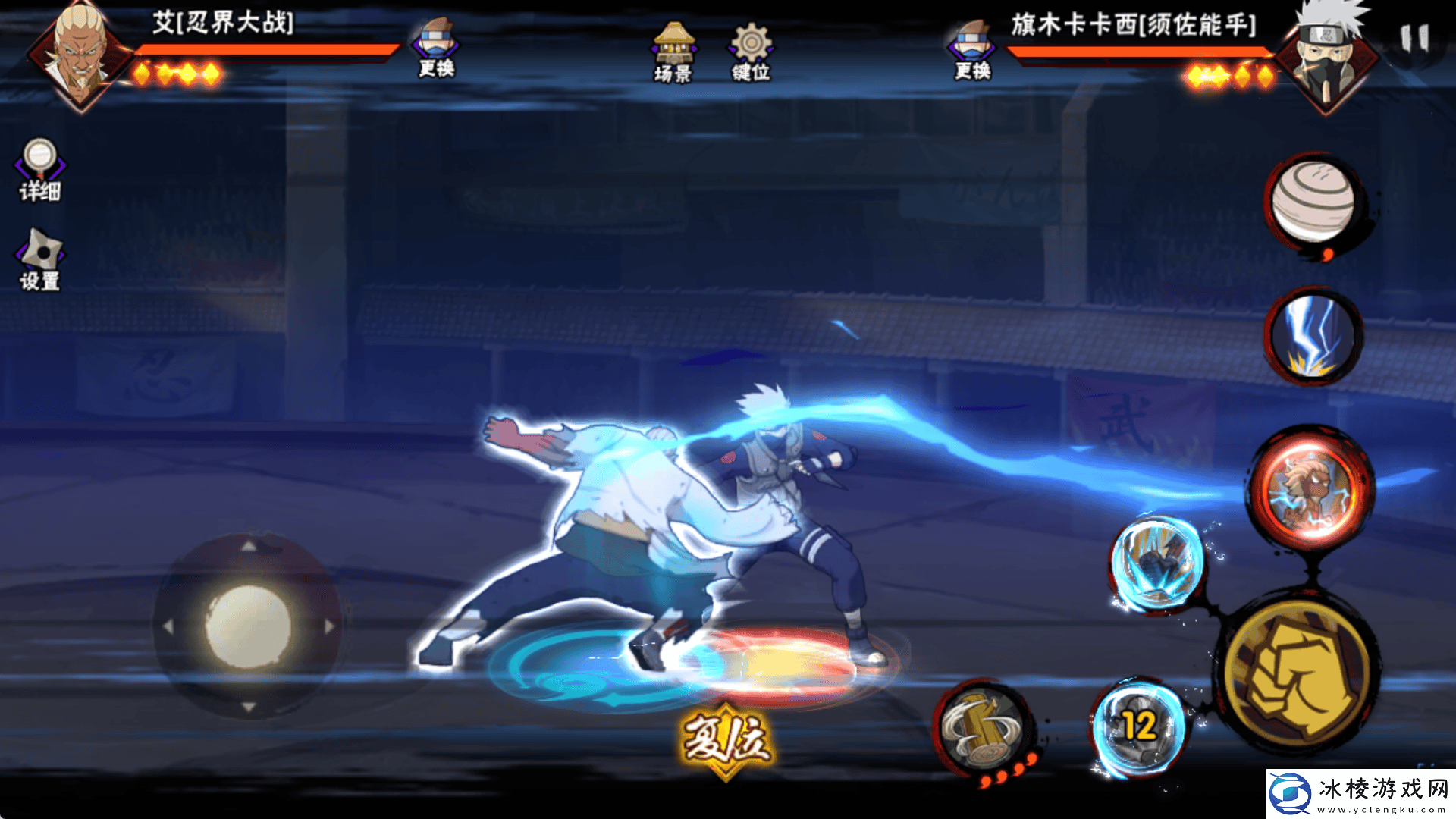This screenshot has width=1456, height=819.
Task: Open the 场景 scene selector
Action: tap(673, 52)
